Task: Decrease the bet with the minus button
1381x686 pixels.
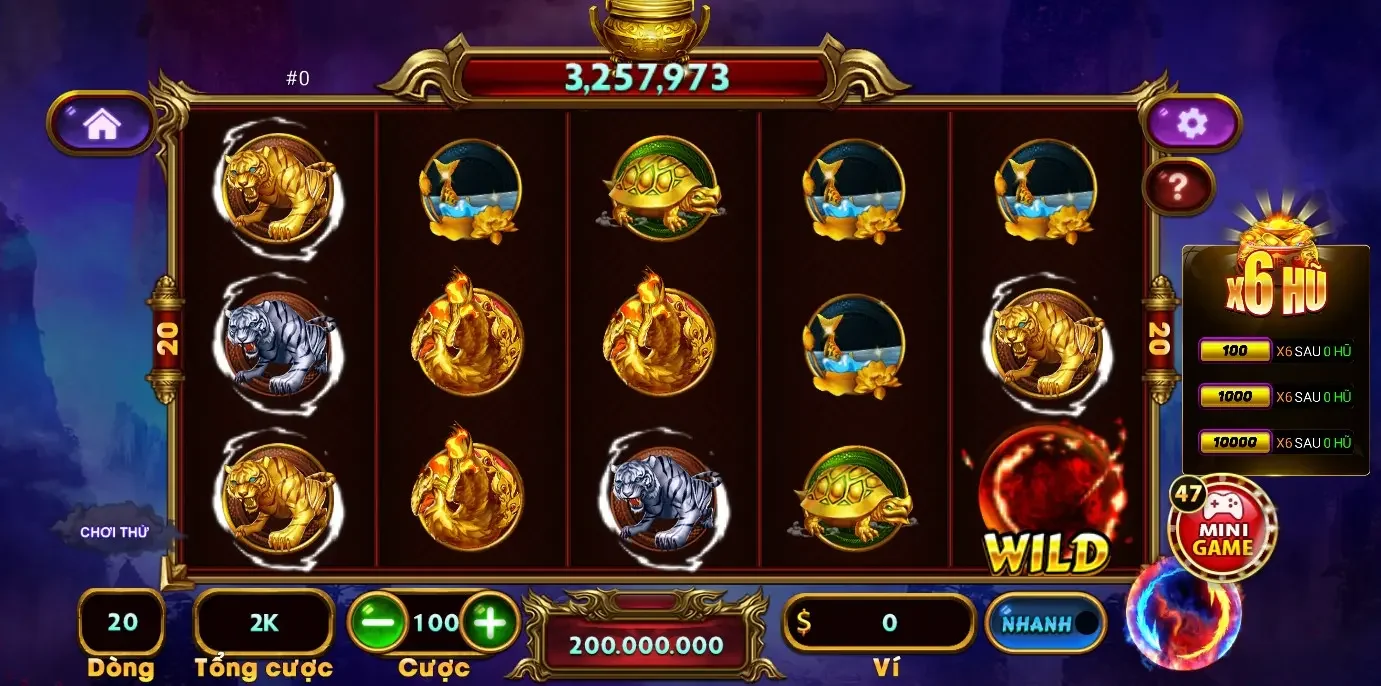Action: click(x=377, y=622)
